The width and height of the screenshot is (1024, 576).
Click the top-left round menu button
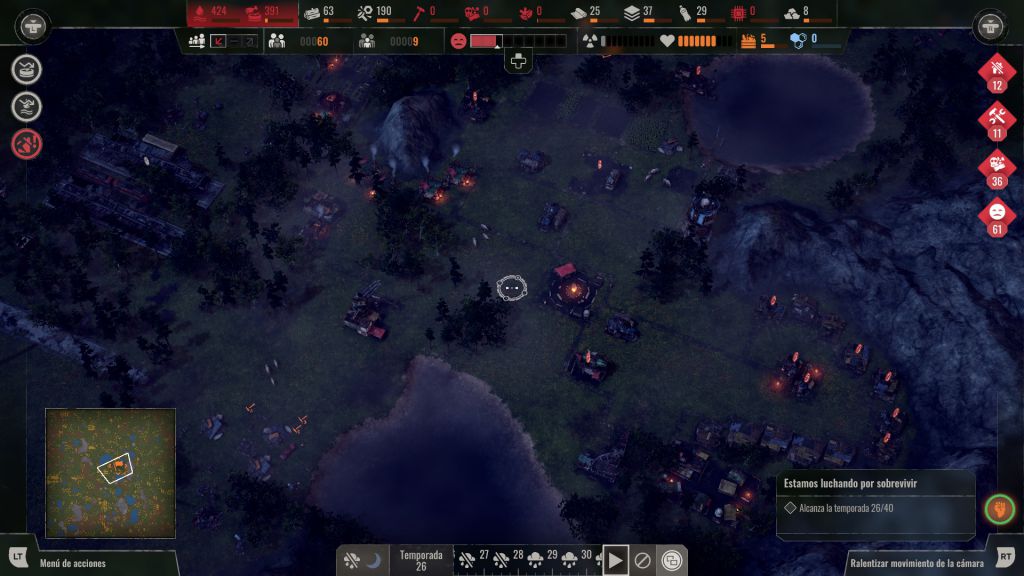click(34, 25)
